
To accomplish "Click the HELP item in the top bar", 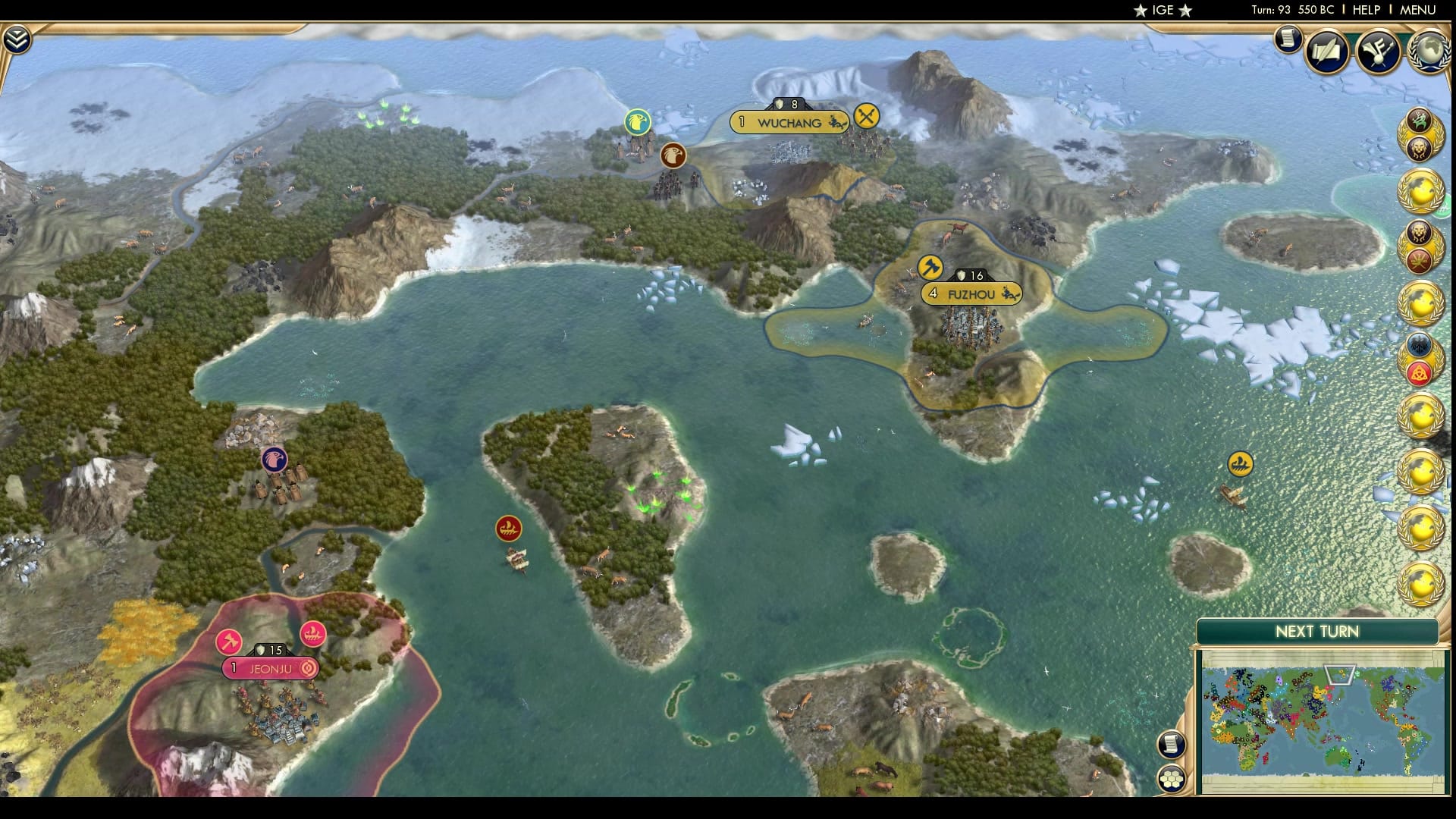I will (x=1366, y=11).
